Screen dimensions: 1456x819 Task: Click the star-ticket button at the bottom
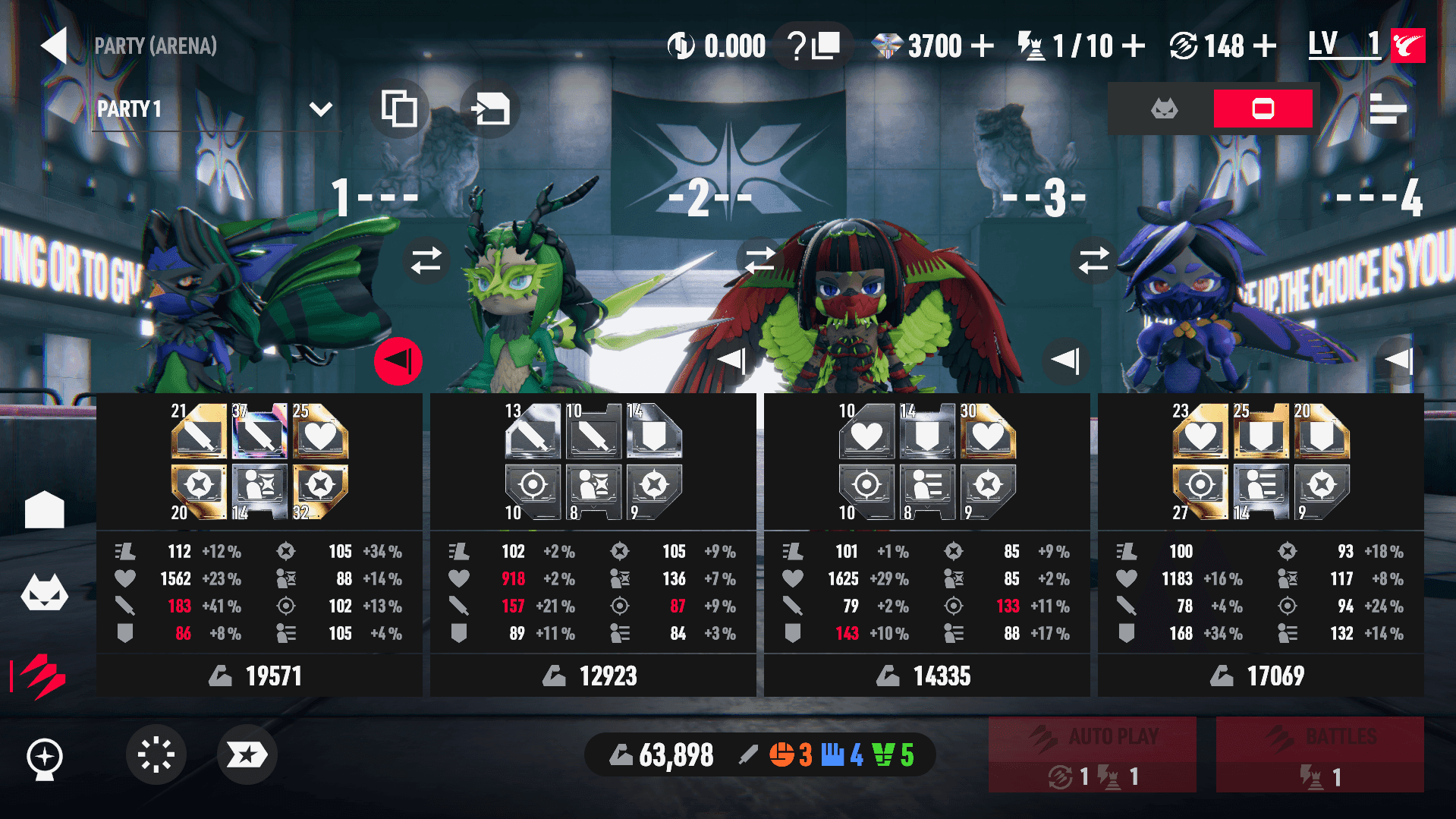[247, 754]
